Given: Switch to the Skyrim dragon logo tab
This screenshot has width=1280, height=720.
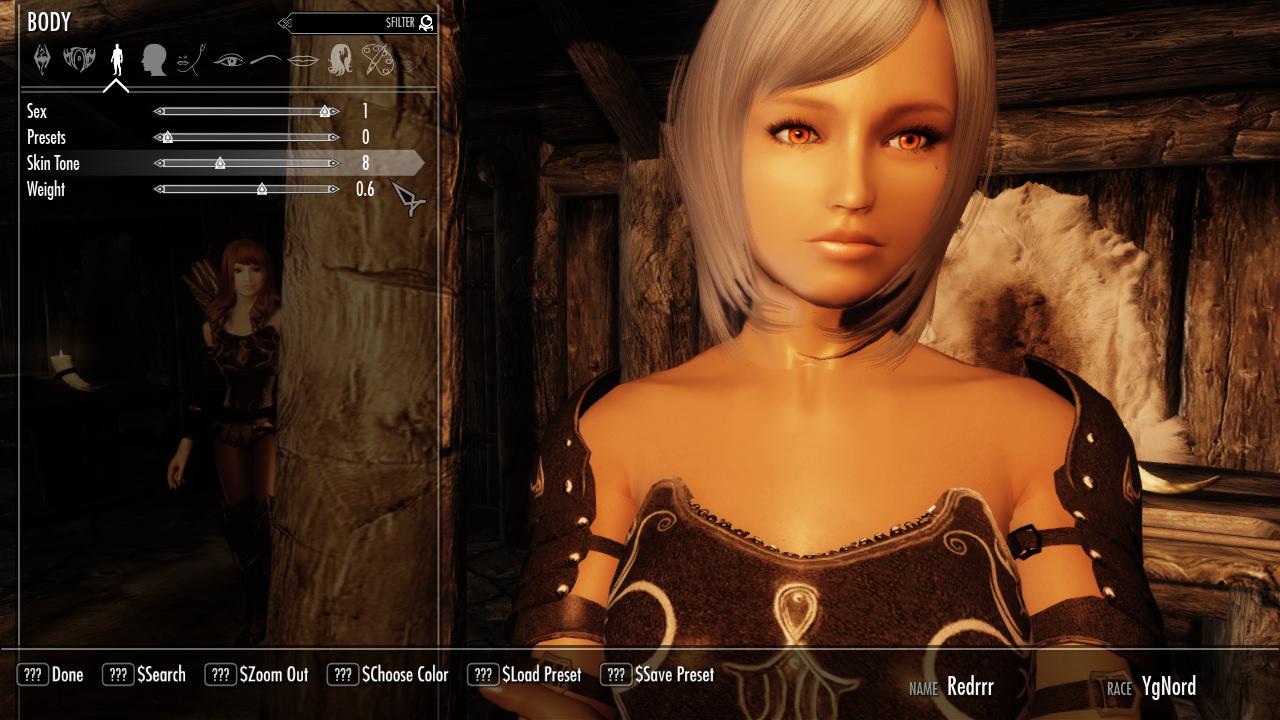Looking at the screenshot, I should [42, 60].
